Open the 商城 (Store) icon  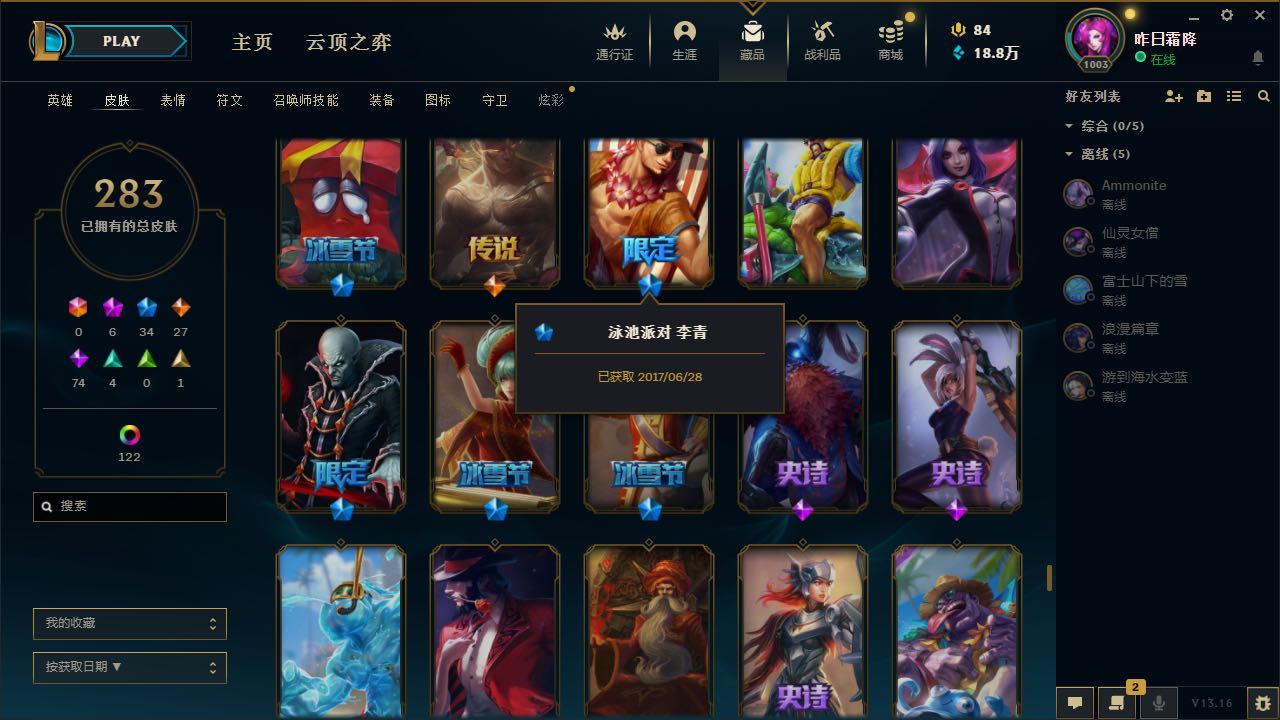click(x=889, y=33)
